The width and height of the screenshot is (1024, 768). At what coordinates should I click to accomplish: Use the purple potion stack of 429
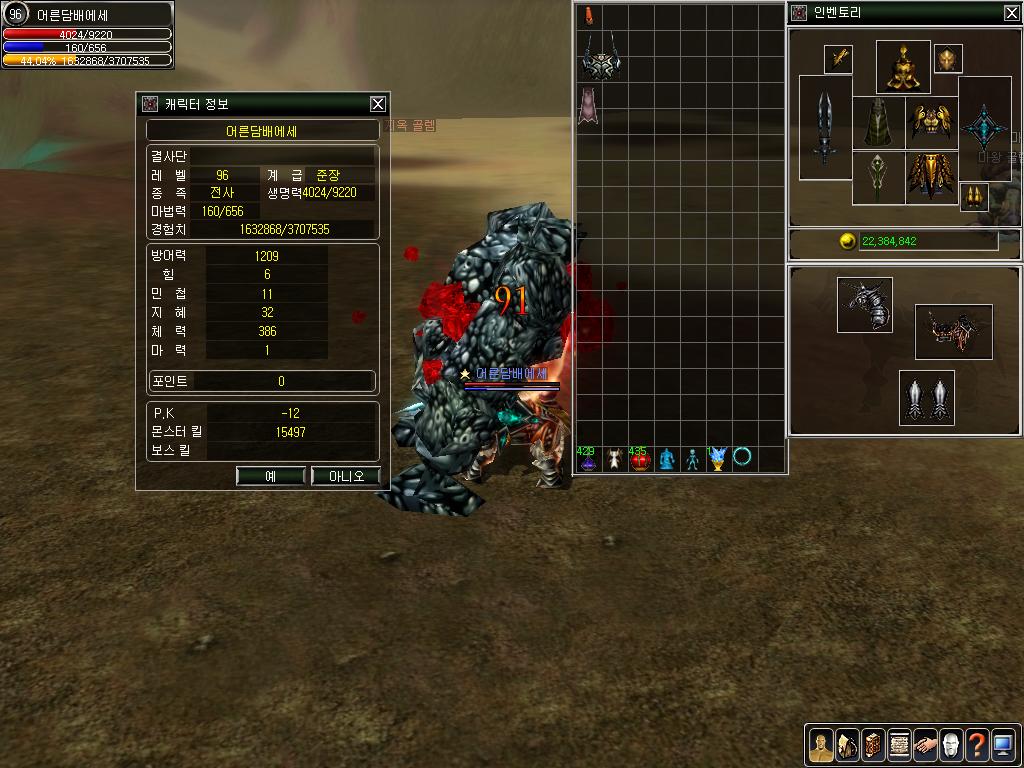click(x=588, y=459)
